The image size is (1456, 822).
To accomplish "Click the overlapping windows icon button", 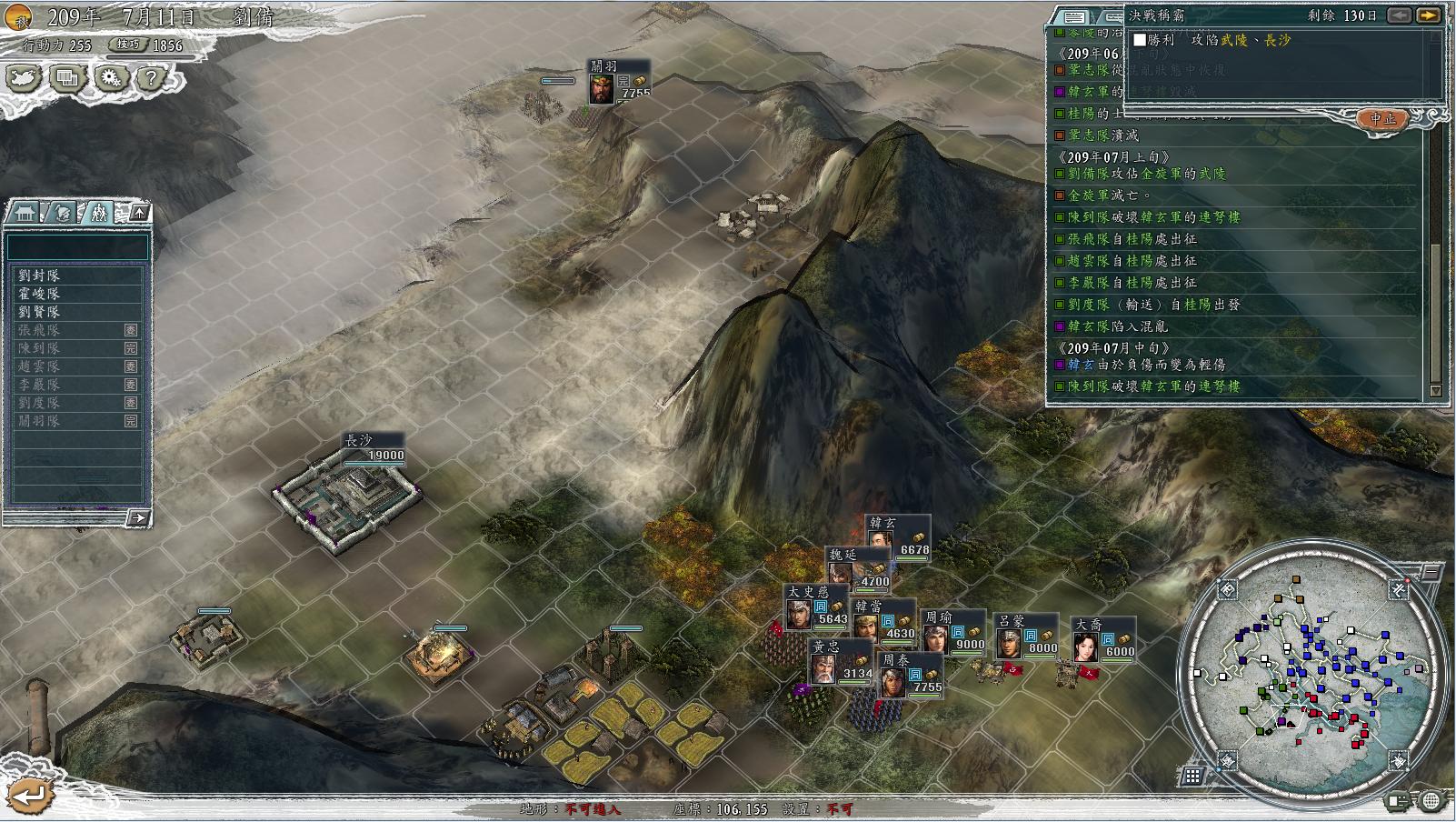I will point(66,78).
